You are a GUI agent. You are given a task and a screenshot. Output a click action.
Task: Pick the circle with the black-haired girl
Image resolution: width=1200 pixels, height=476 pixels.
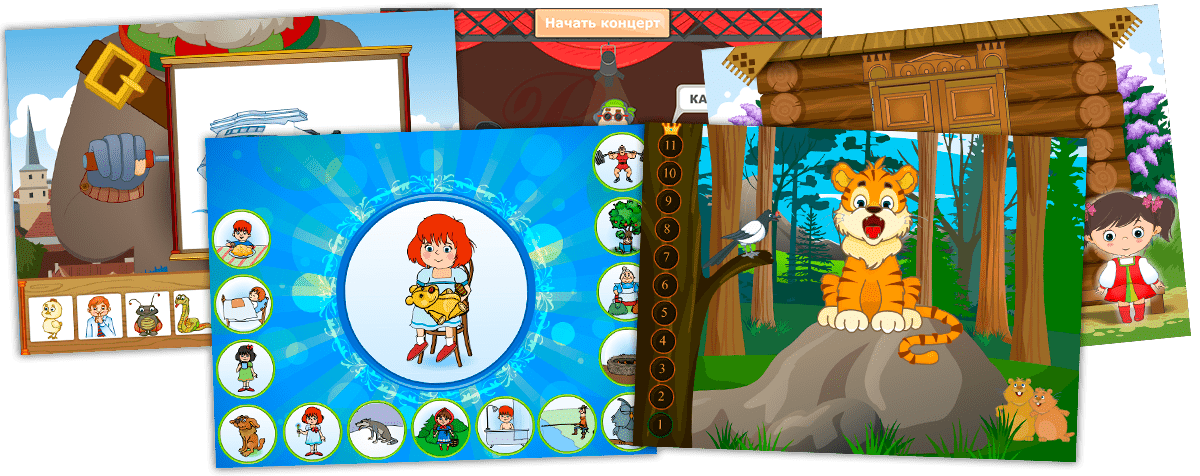(245, 368)
